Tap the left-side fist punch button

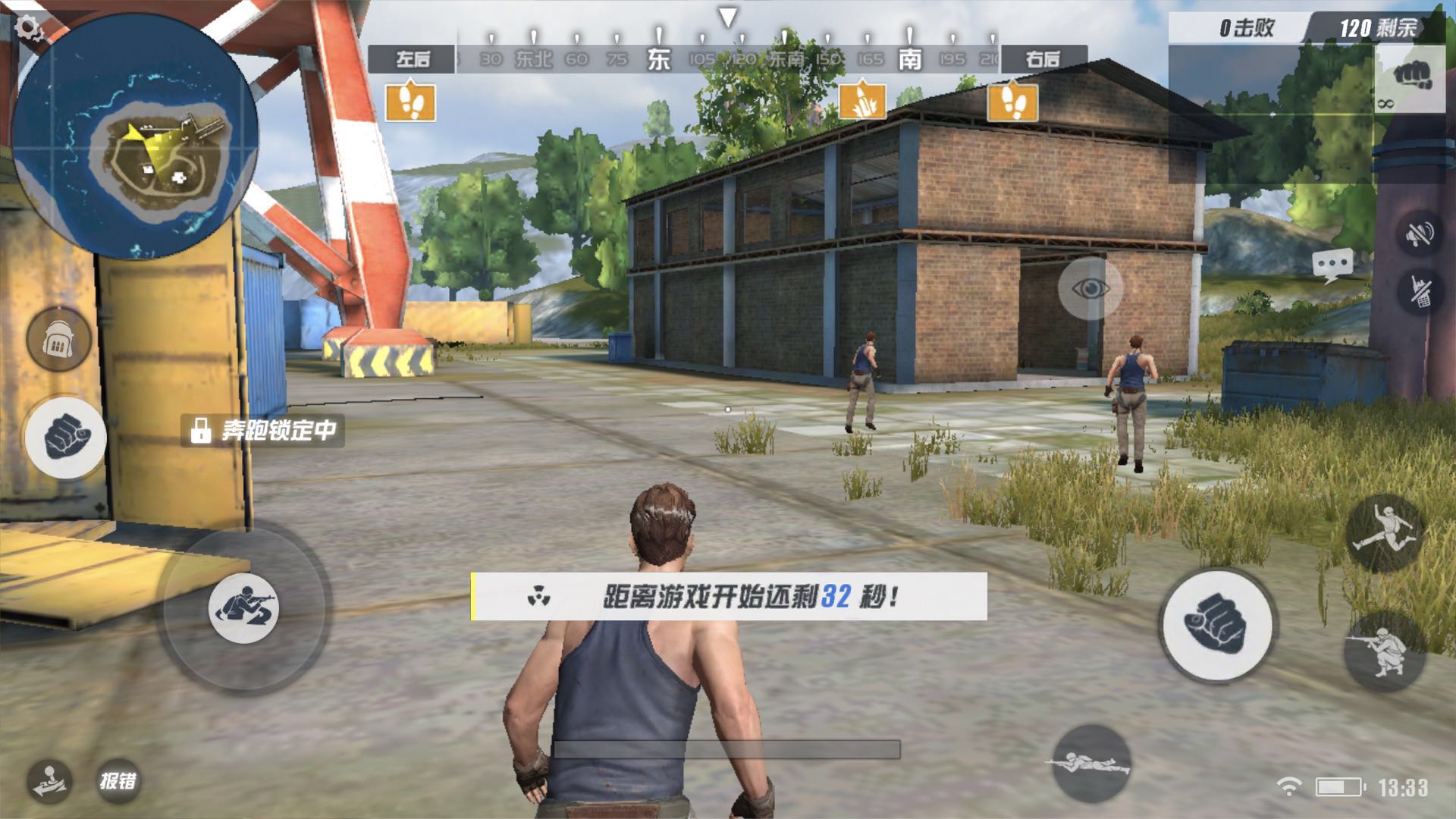coord(66,438)
